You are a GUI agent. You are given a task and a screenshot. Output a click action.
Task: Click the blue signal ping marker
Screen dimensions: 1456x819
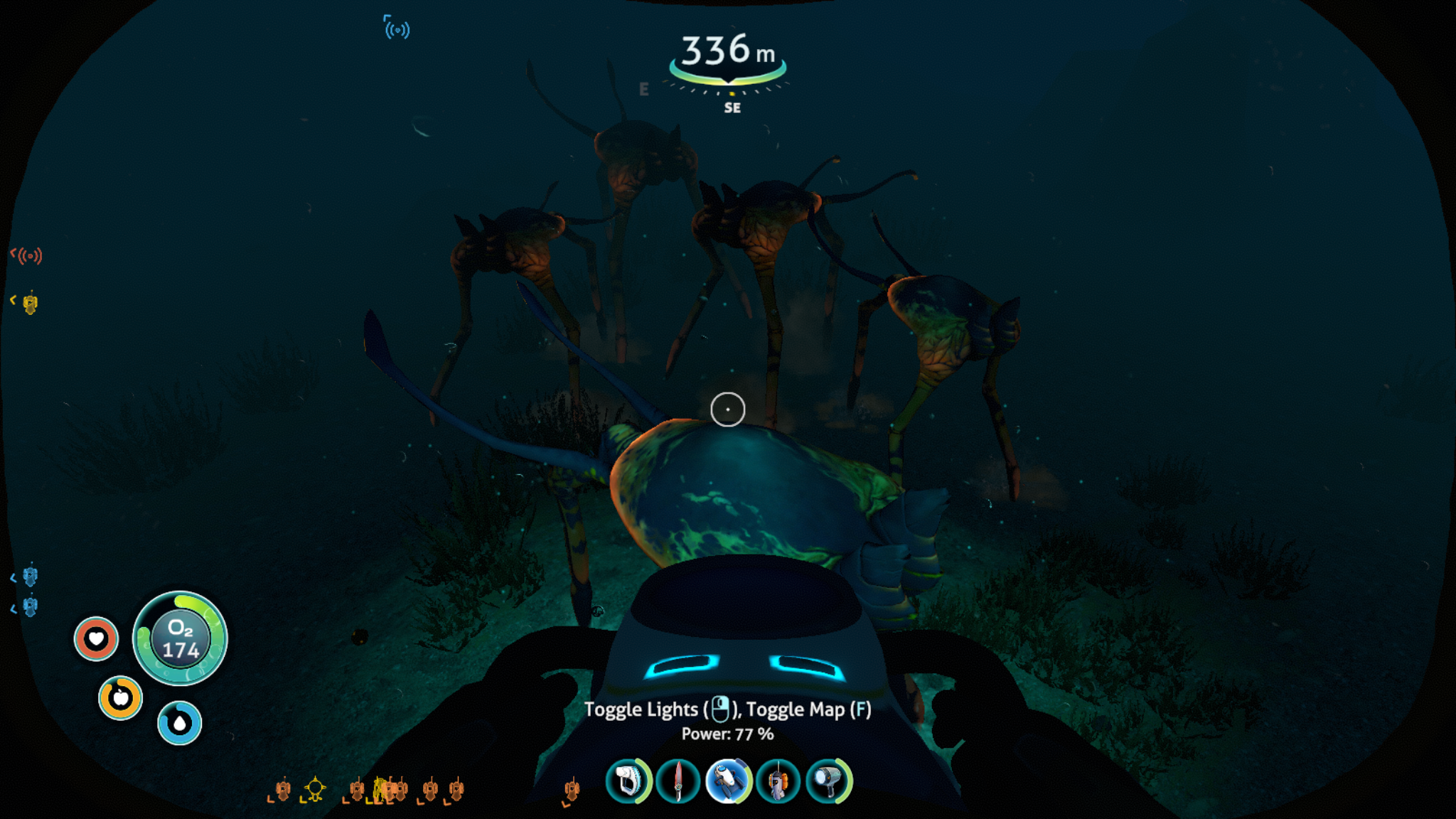point(397,29)
